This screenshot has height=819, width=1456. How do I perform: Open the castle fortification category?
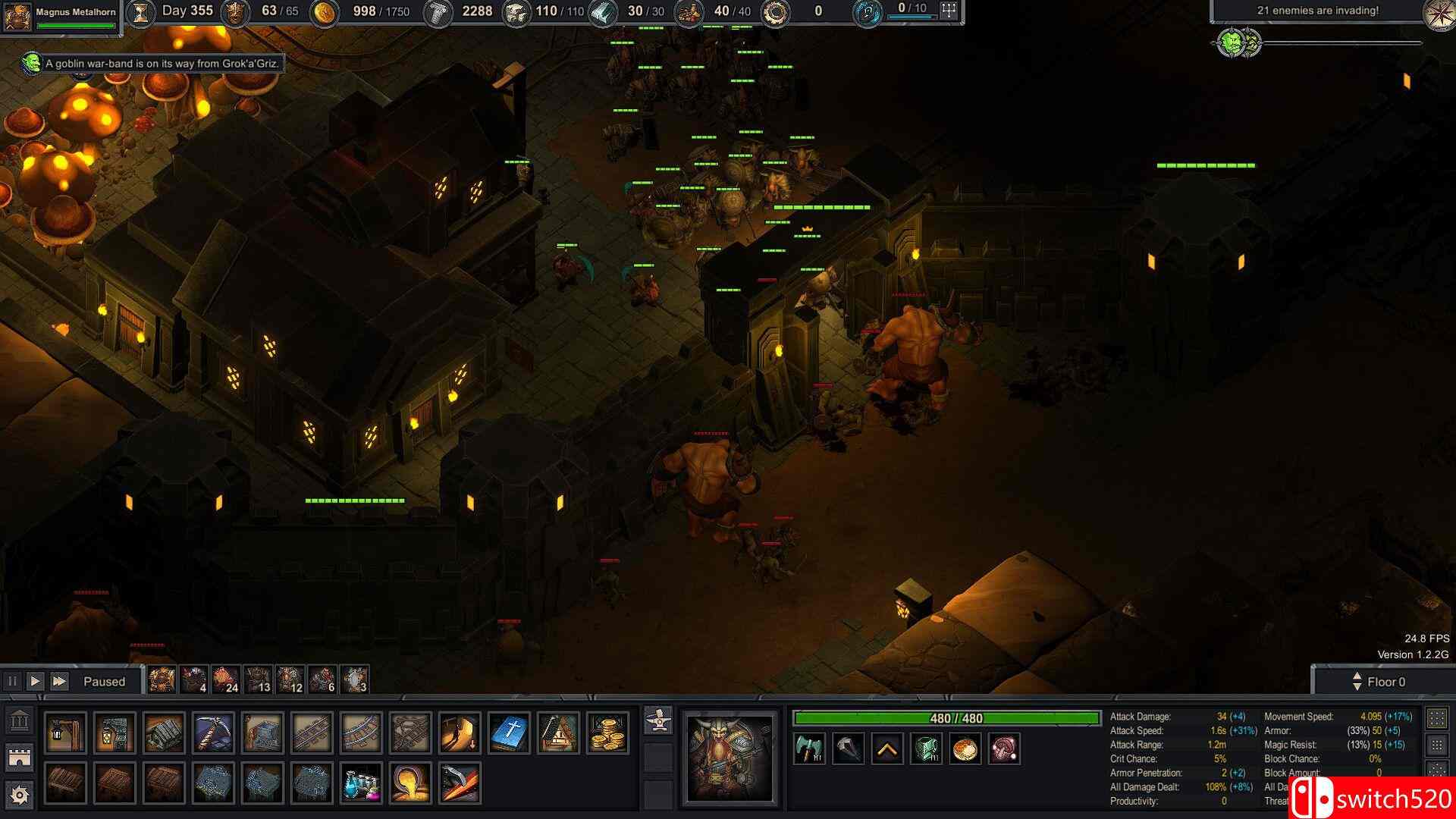[x=20, y=757]
